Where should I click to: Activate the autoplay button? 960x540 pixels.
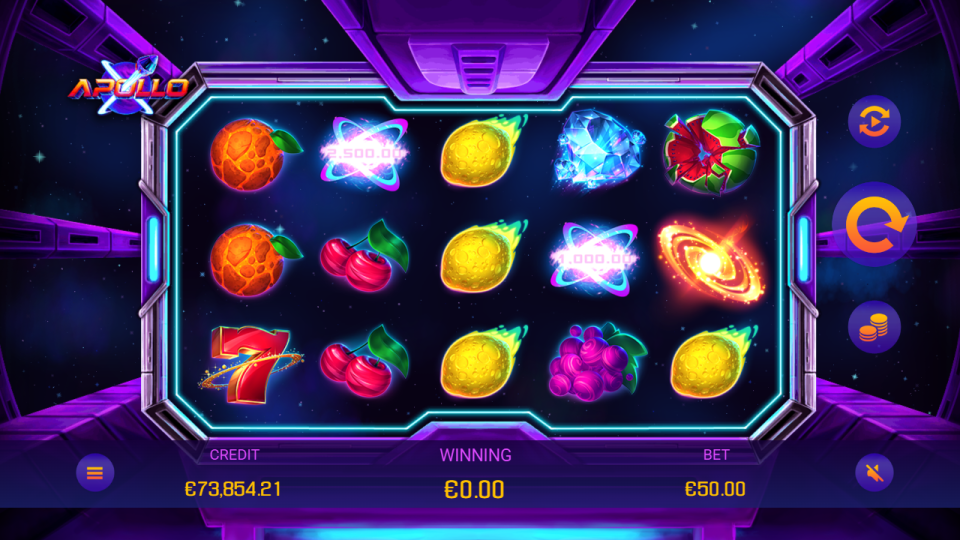tap(874, 123)
